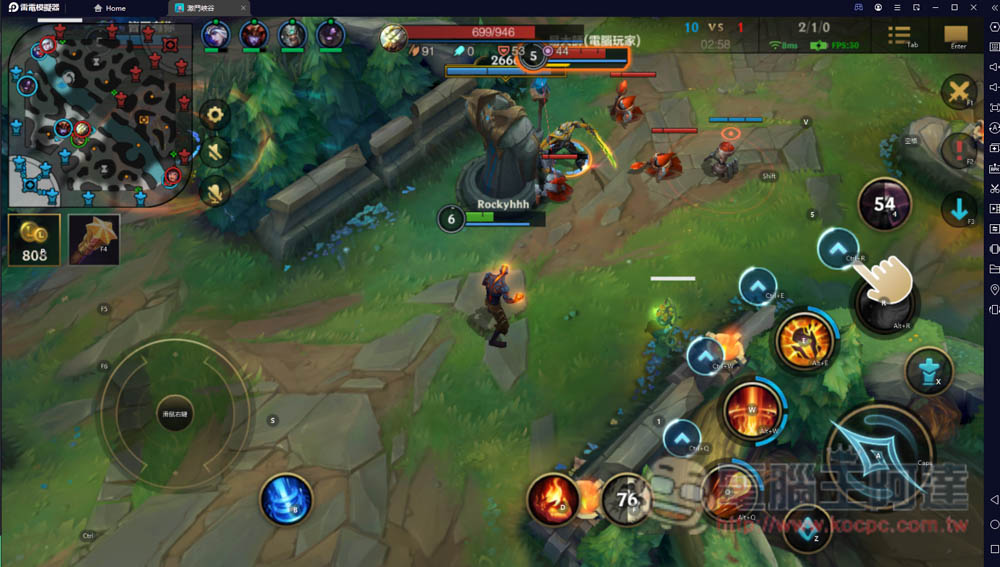
Task: Use the Ignite summoner spell
Action: pyautogui.click(x=553, y=497)
